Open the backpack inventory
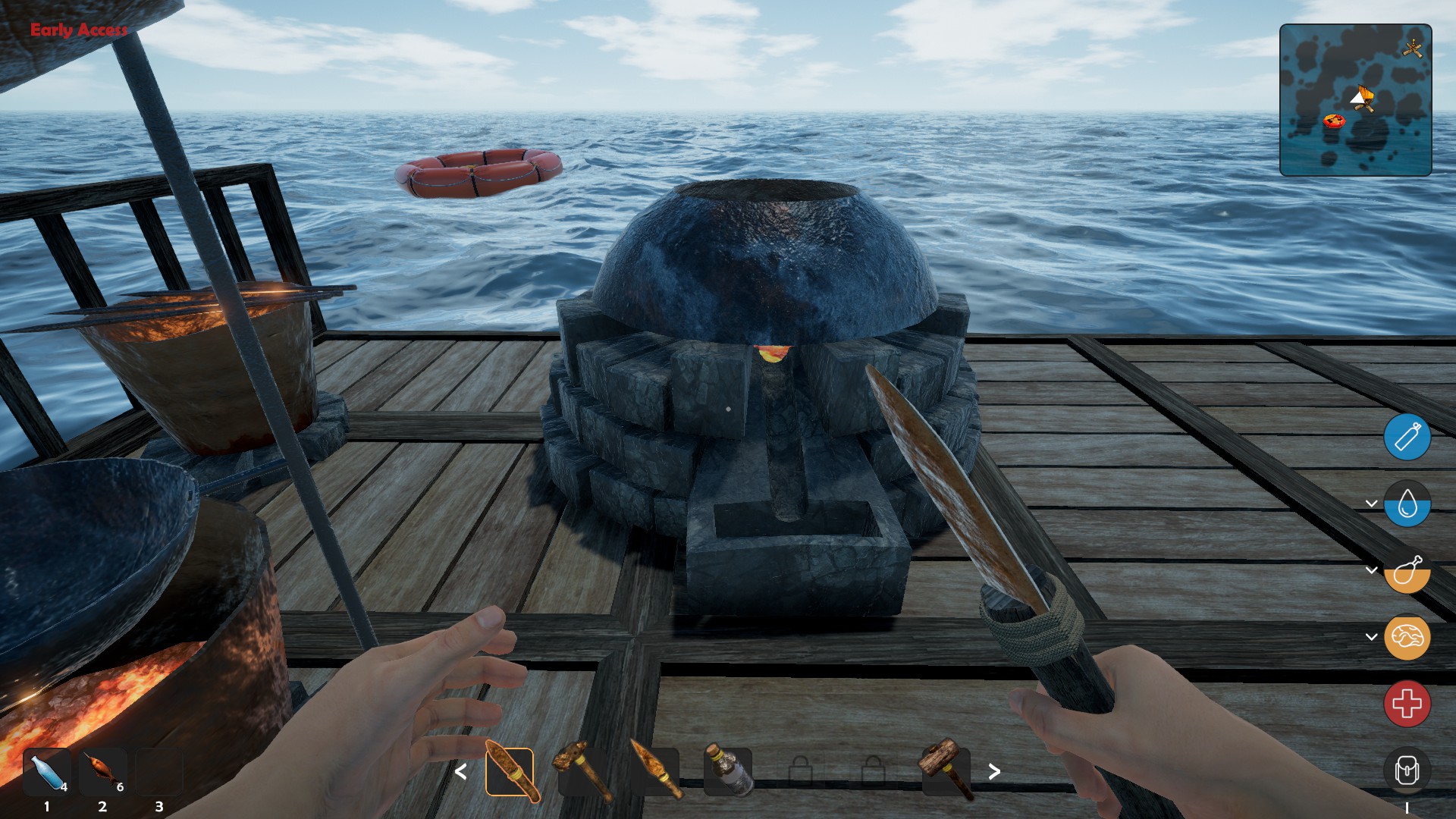This screenshot has width=1456, height=819. click(x=1407, y=771)
